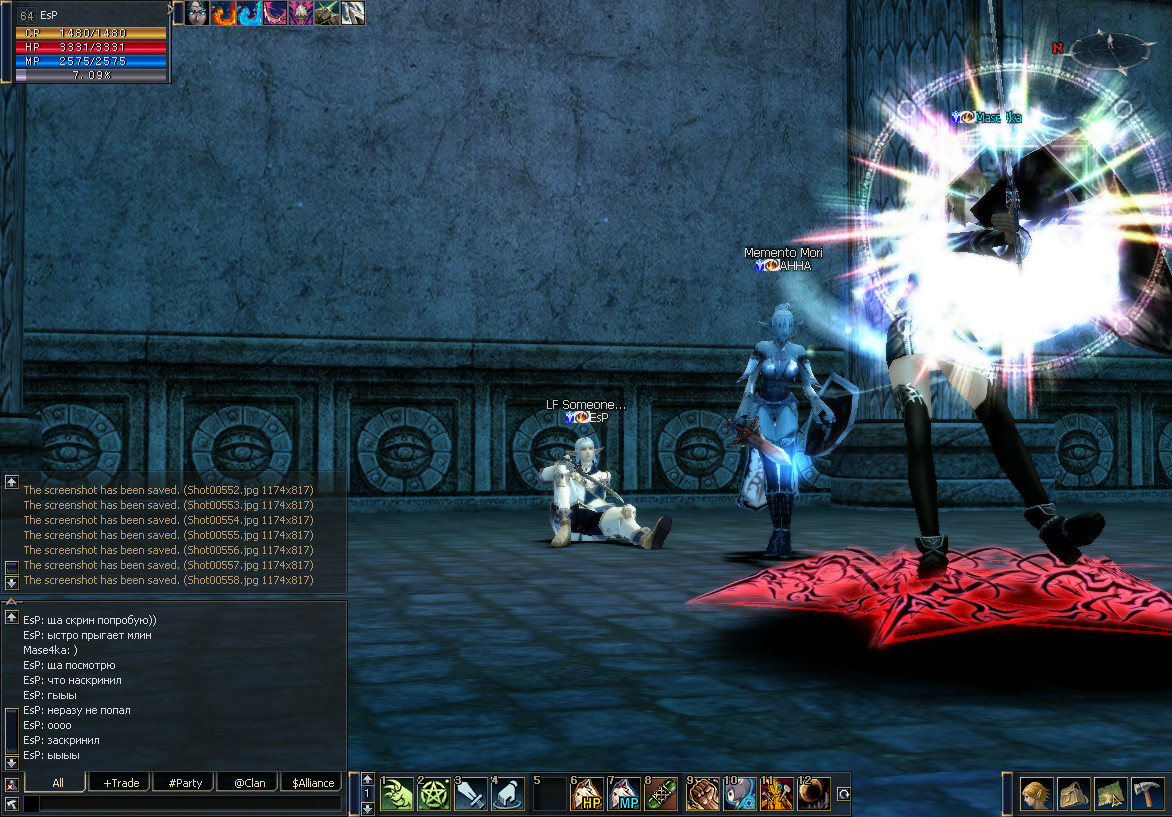Open the map icon in the menu bar
The height and width of the screenshot is (817, 1172).
tap(1111, 794)
